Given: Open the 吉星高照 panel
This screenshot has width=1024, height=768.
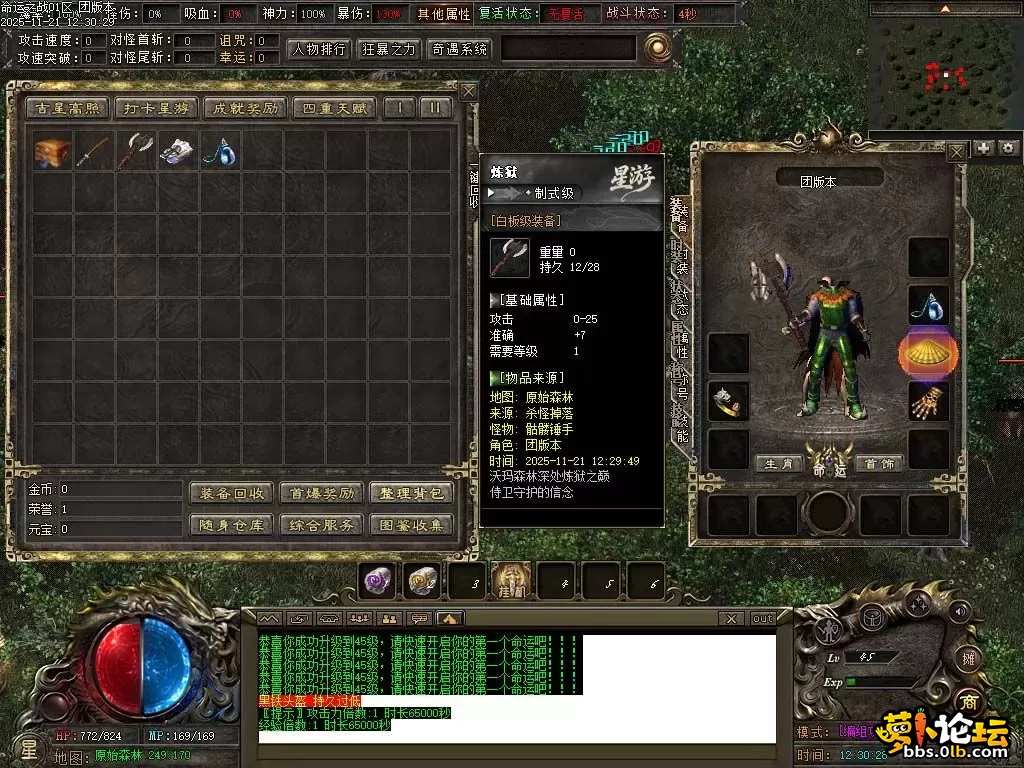Looking at the screenshot, I should (67, 108).
